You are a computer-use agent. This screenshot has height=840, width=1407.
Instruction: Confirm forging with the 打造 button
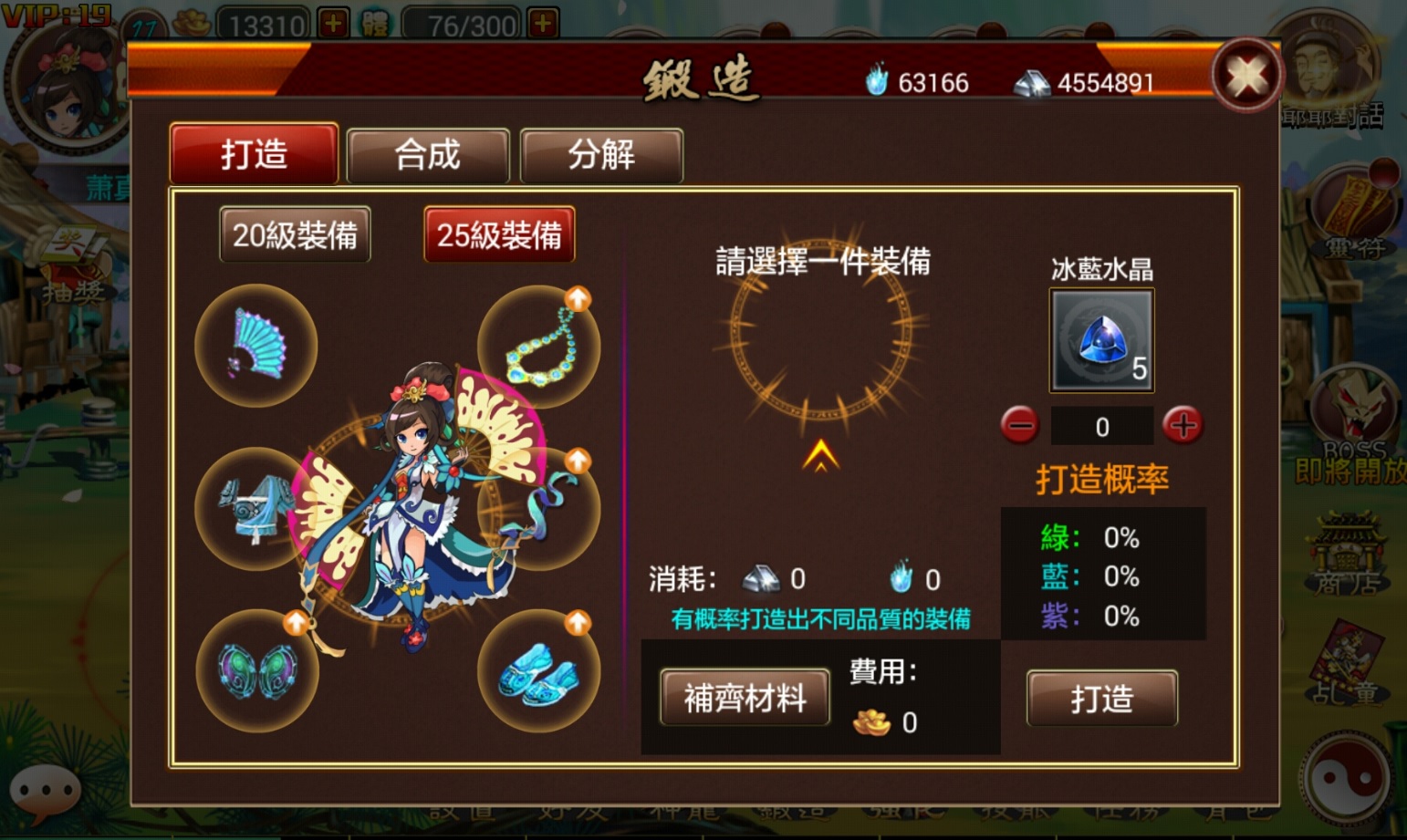[1101, 699]
